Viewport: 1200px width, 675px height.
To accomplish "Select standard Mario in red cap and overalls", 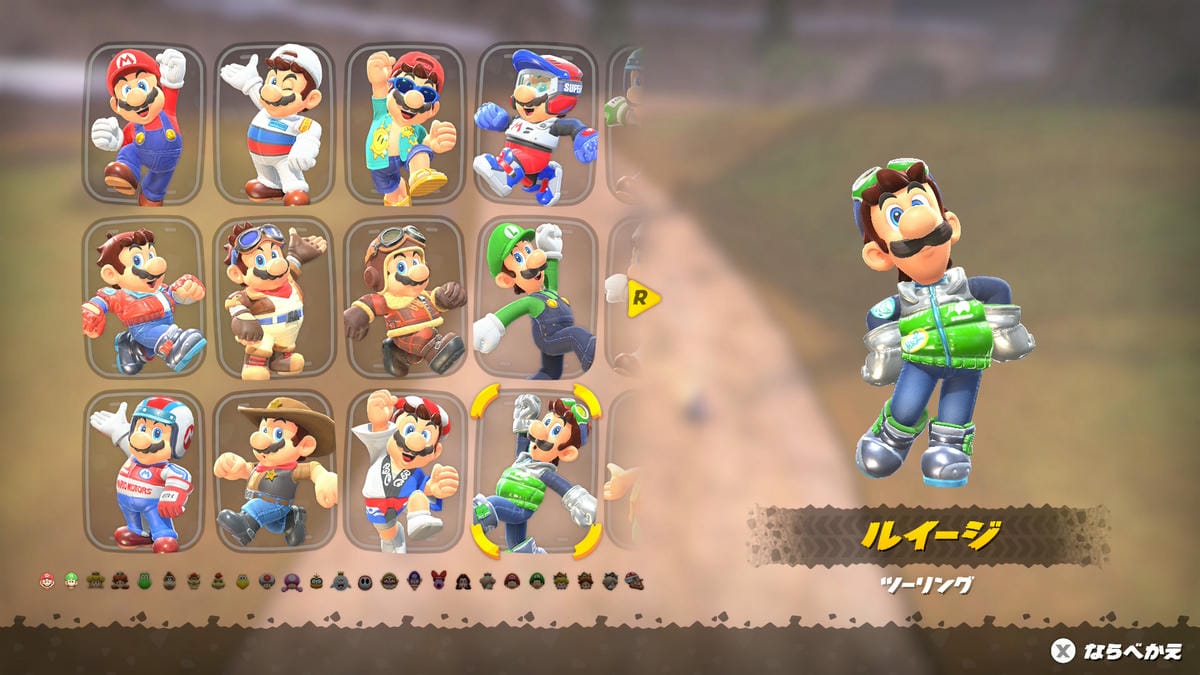I will [144, 124].
